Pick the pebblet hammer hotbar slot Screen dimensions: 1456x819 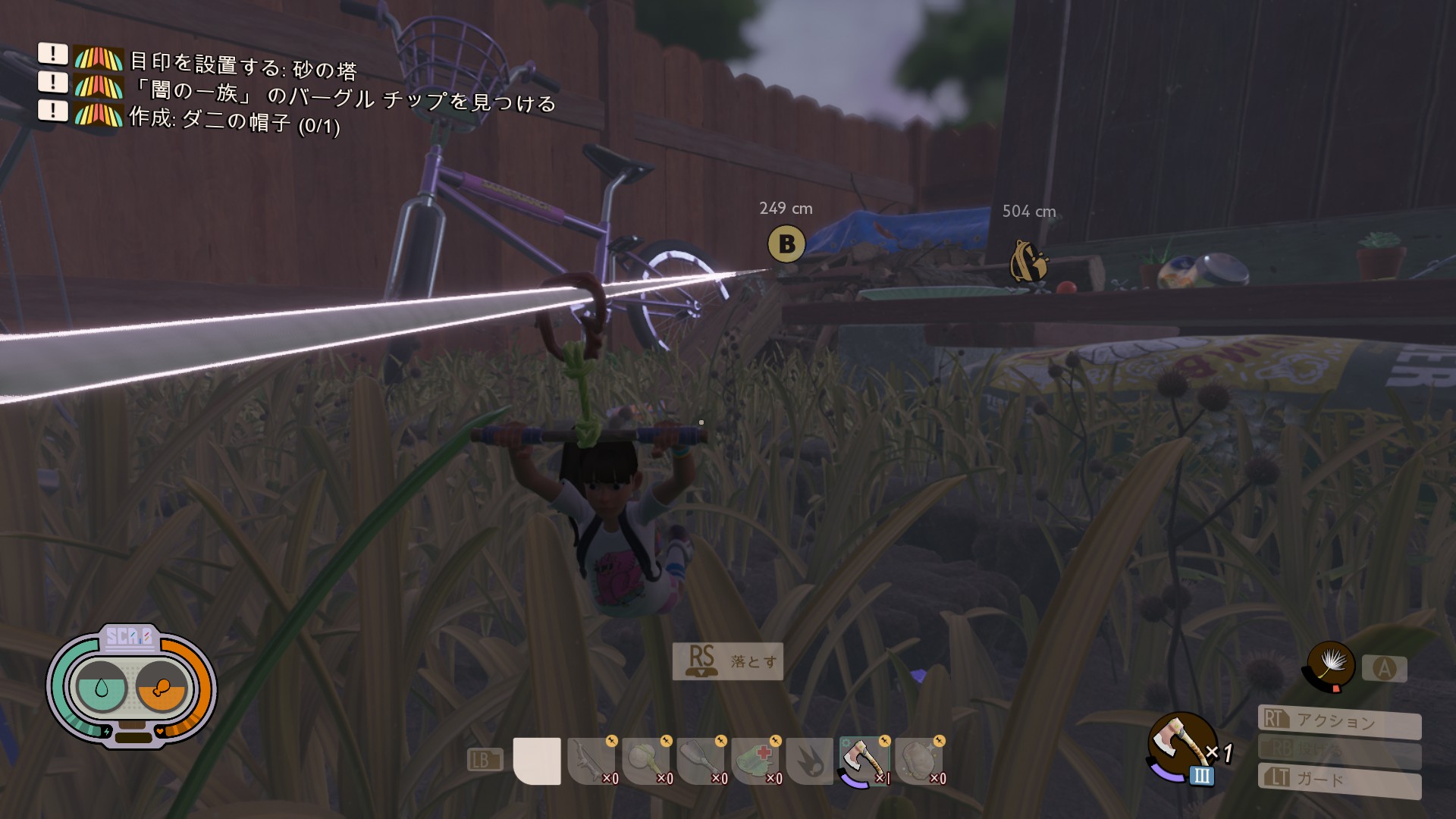pyautogui.click(x=646, y=761)
